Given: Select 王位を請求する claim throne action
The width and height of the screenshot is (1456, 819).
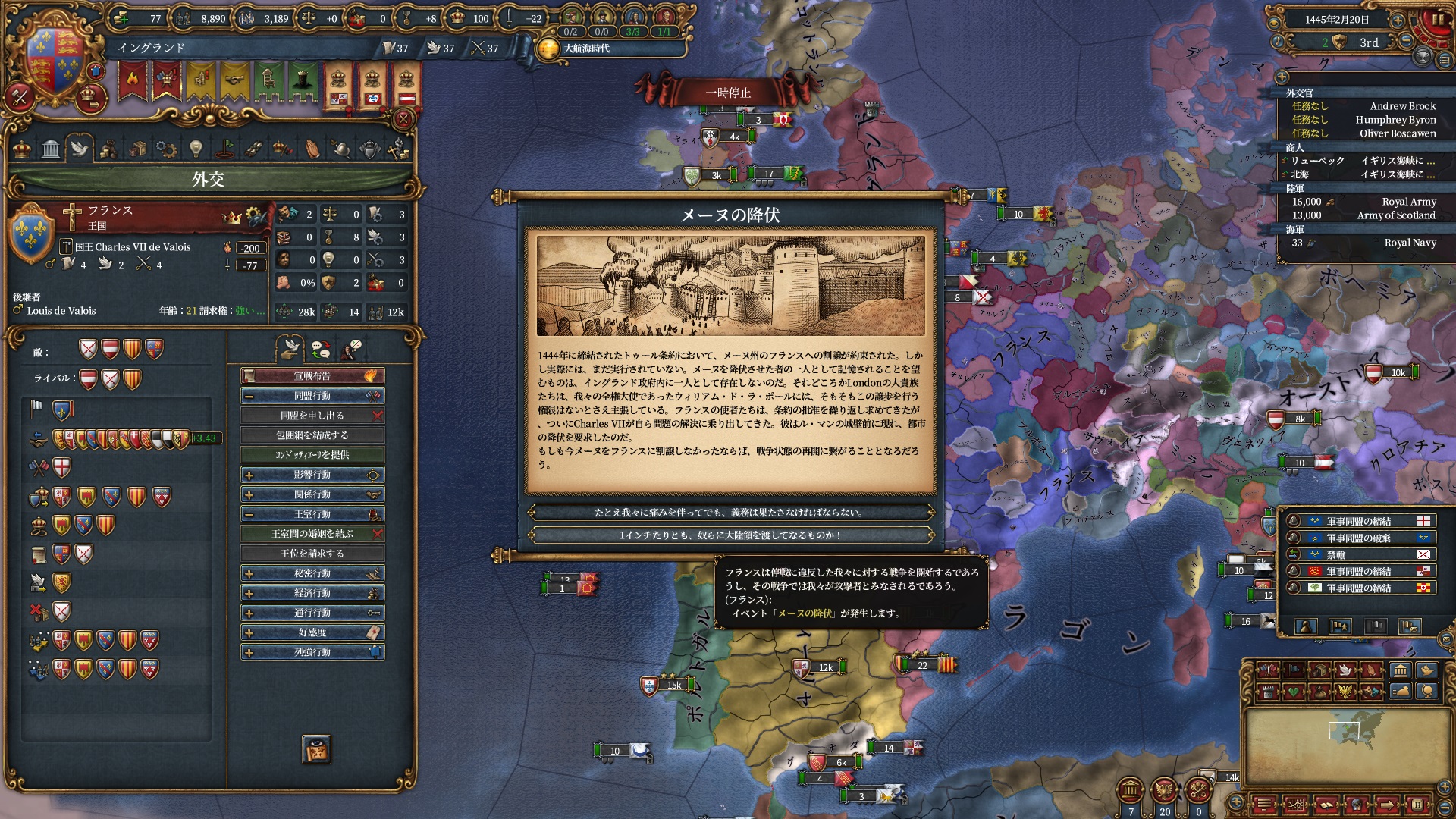Looking at the screenshot, I should (x=312, y=554).
